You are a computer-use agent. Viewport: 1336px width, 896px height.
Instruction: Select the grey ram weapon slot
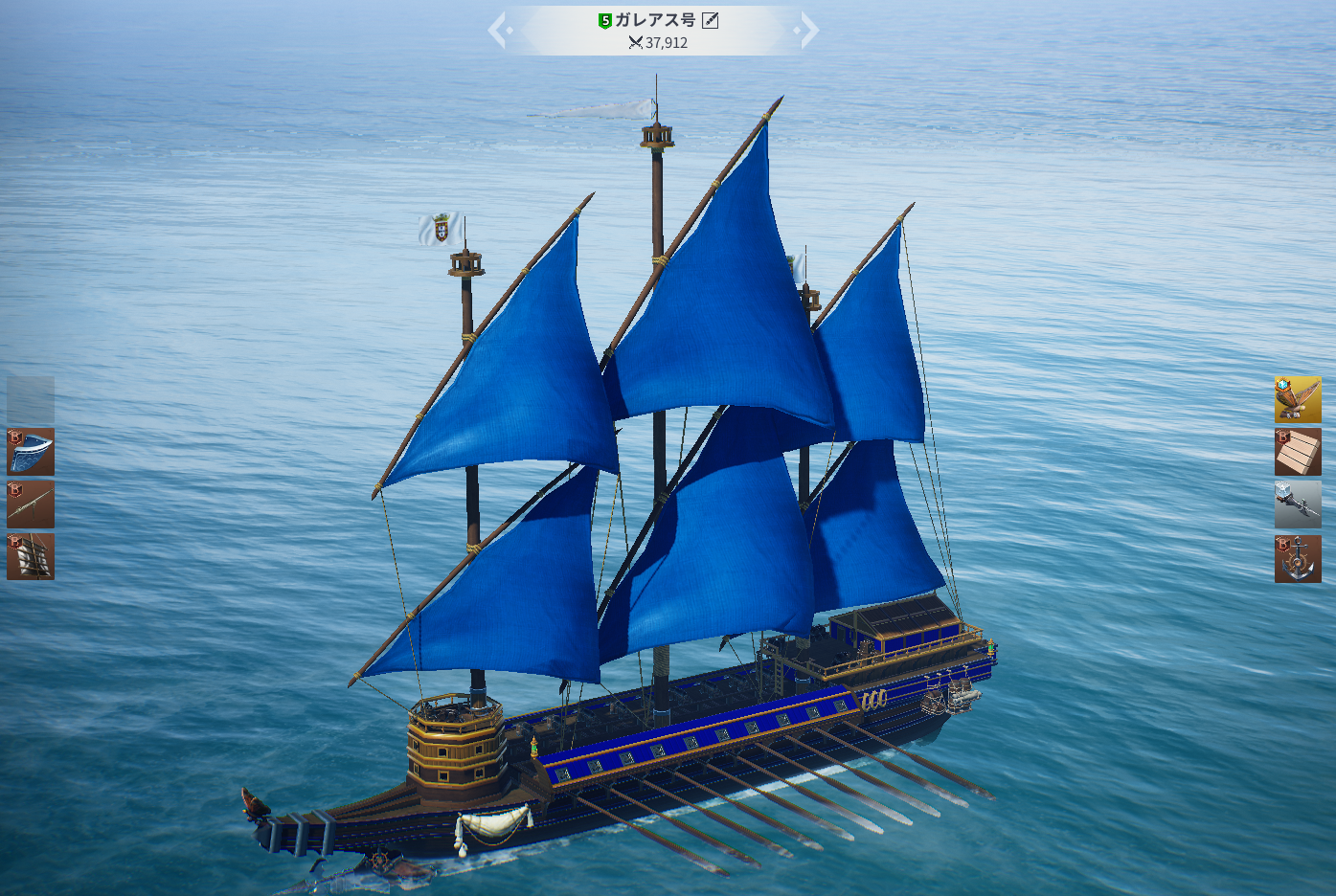pyautogui.click(x=1298, y=504)
